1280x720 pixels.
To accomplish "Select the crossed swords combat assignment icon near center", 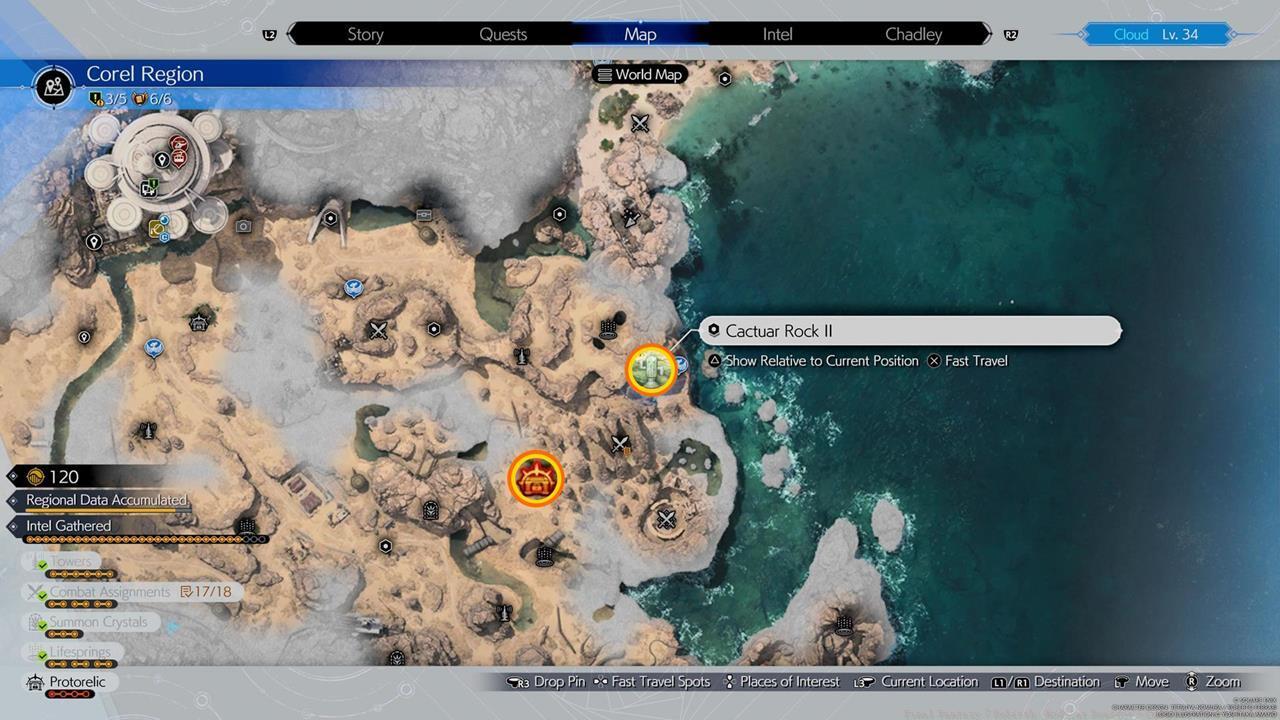I will pyautogui.click(x=620, y=443).
